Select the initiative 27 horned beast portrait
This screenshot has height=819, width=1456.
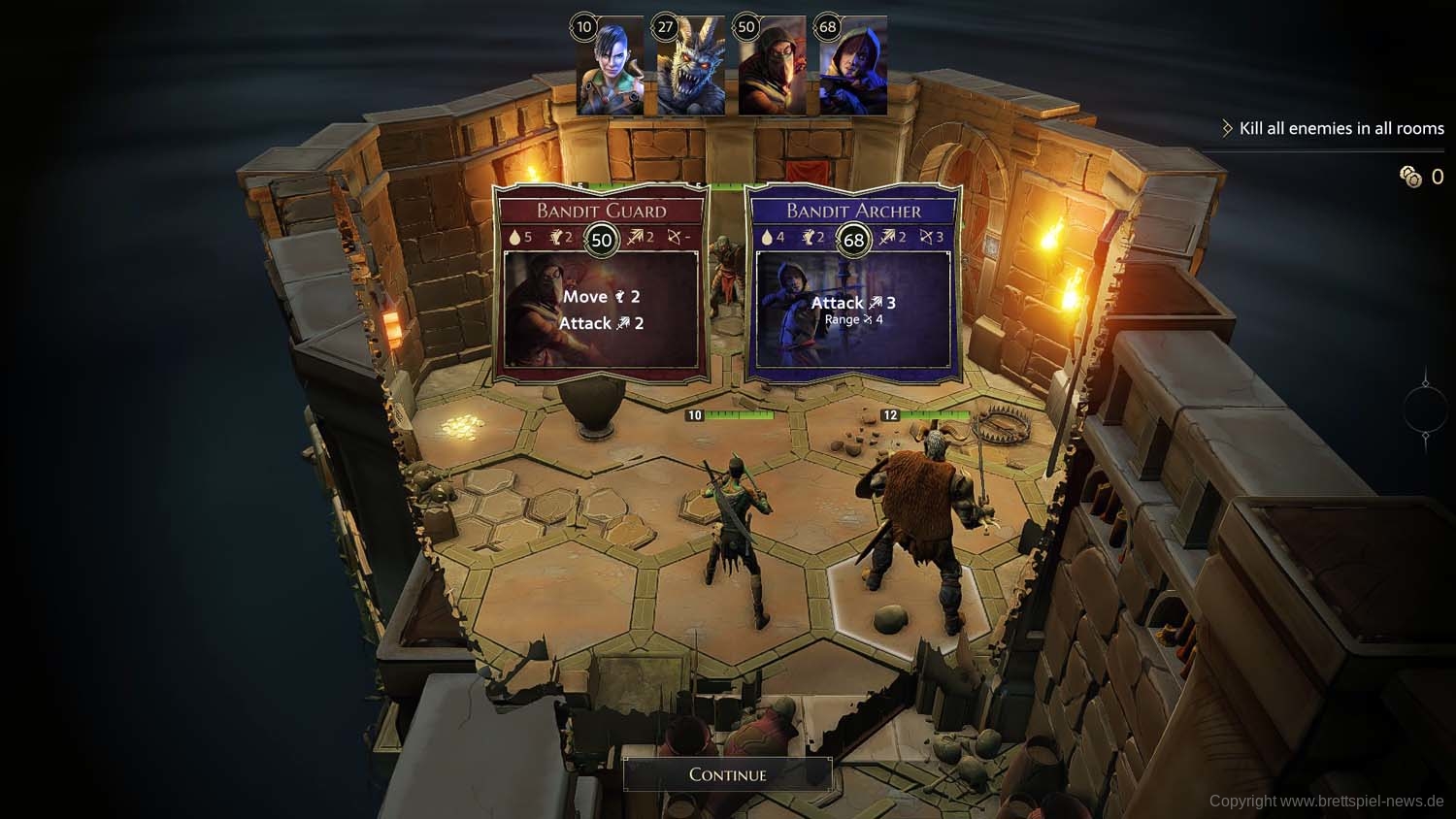(690, 67)
